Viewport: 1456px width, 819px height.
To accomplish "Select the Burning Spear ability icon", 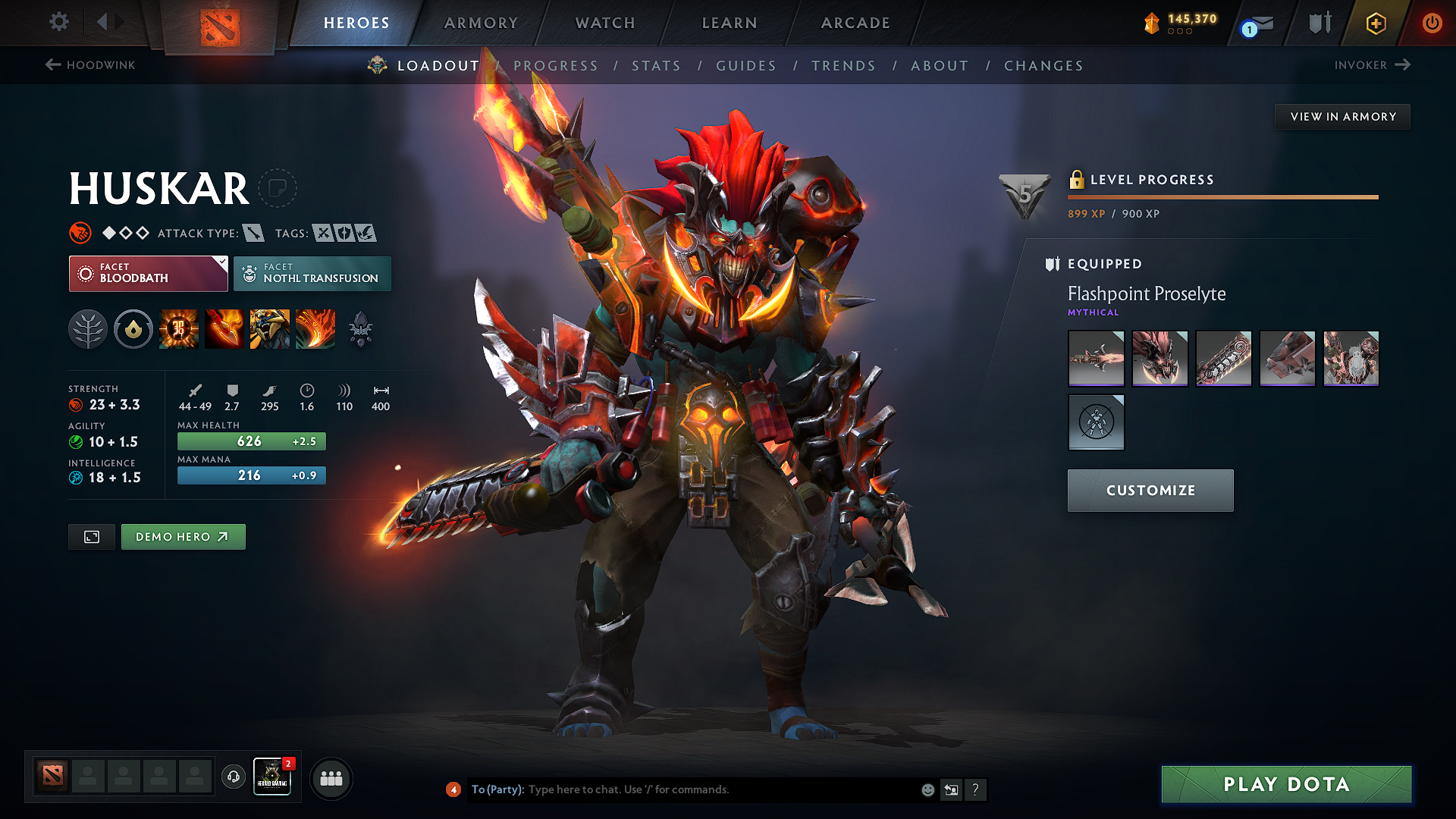I will 224,328.
